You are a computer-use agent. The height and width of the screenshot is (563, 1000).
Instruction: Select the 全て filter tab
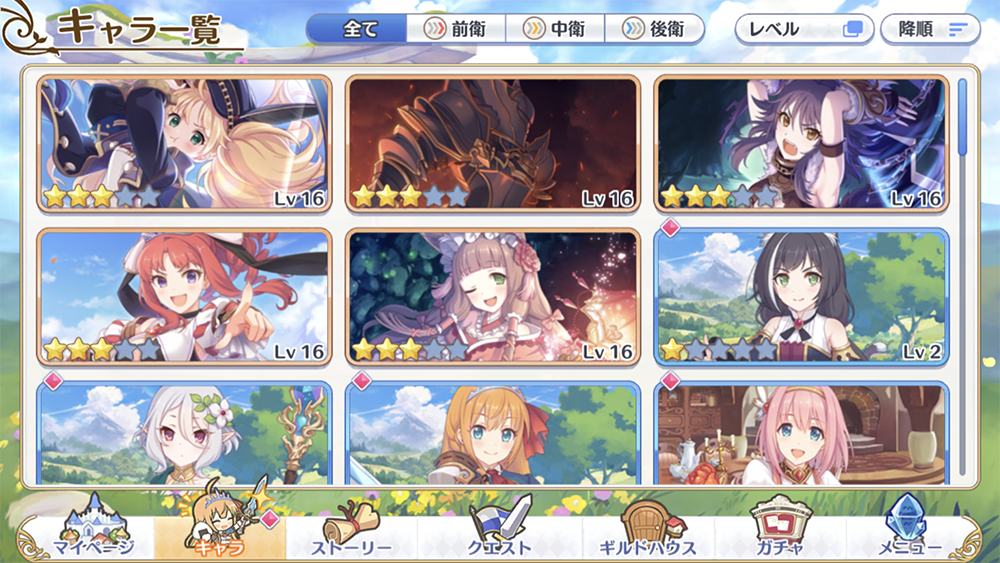coord(357,29)
